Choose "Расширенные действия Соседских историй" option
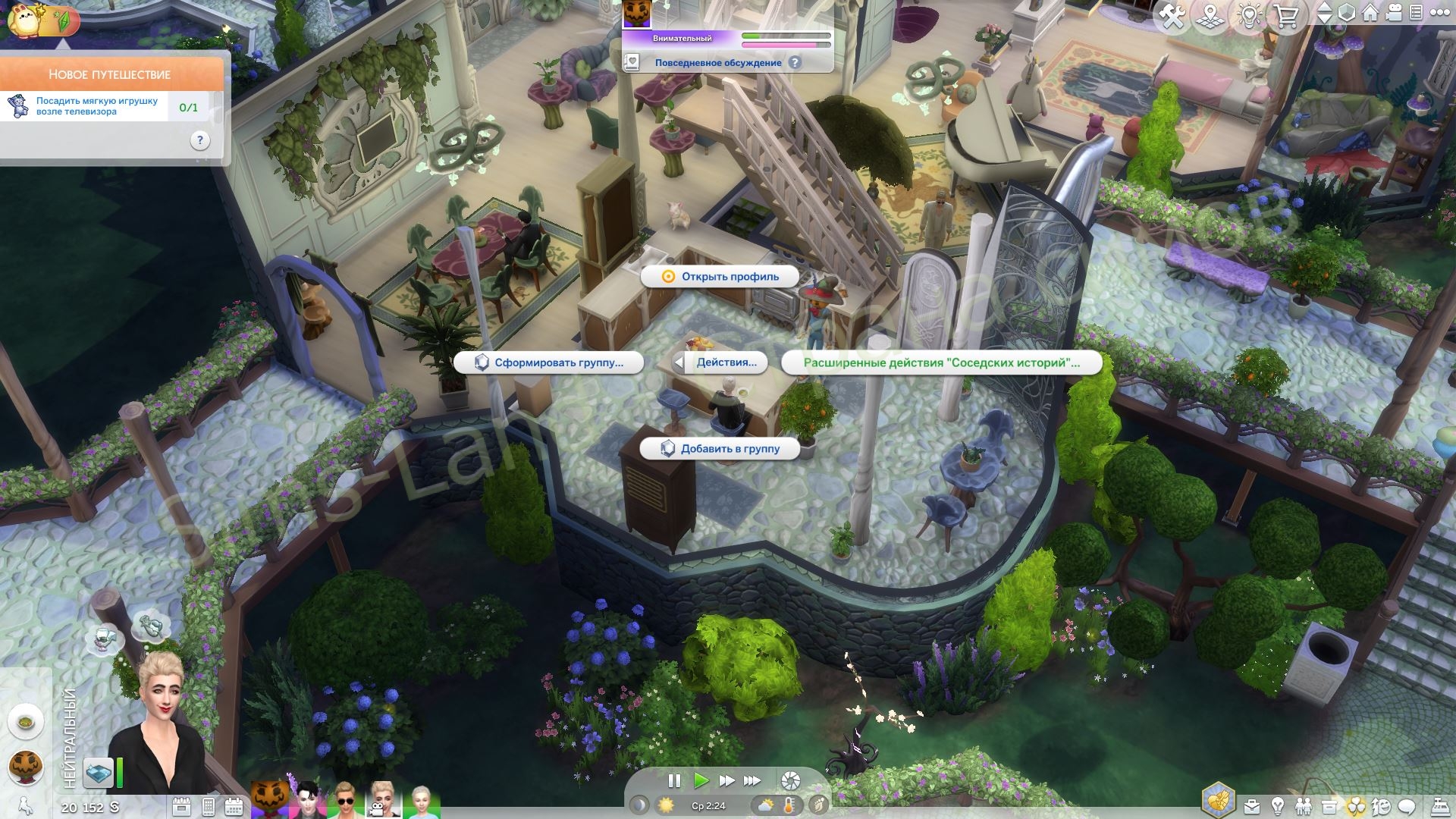1456x819 pixels. pos(941,362)
